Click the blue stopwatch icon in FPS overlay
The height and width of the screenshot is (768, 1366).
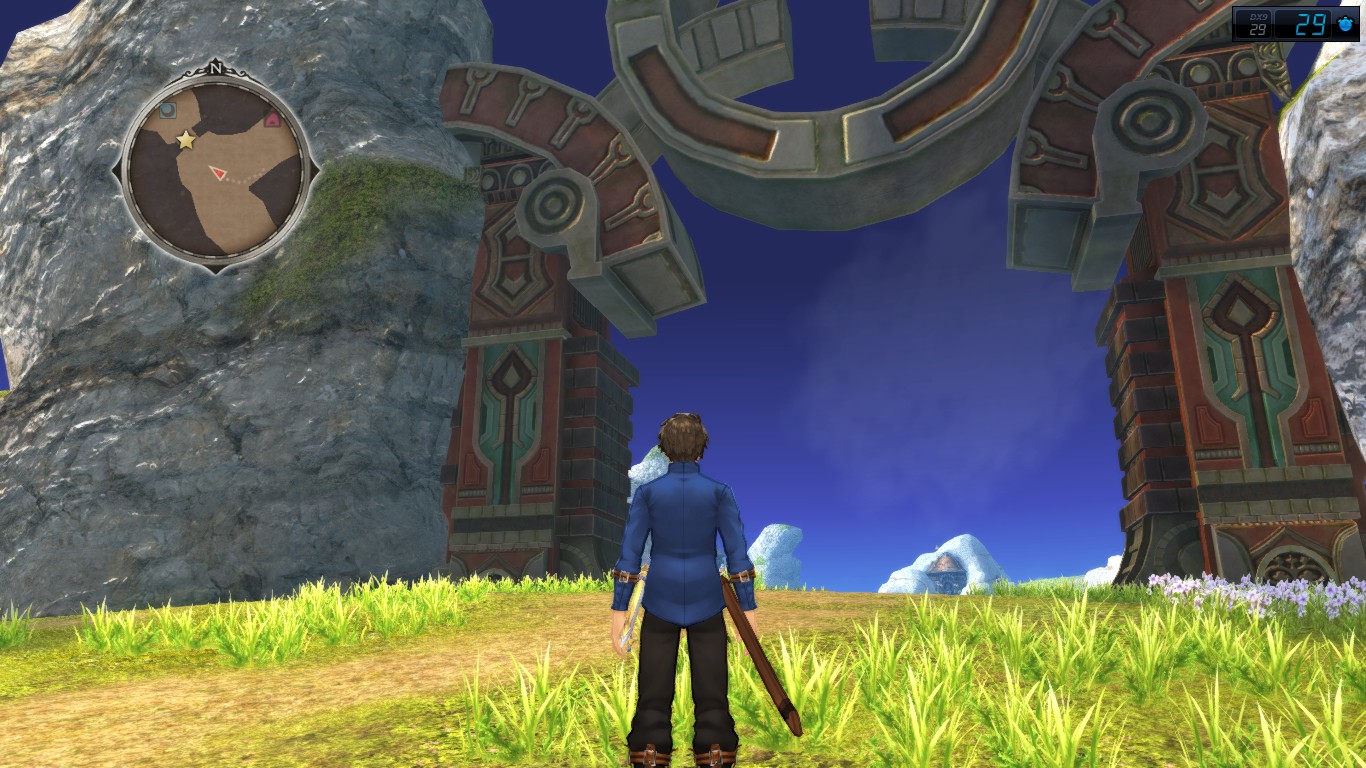[x=1345, y=24]
